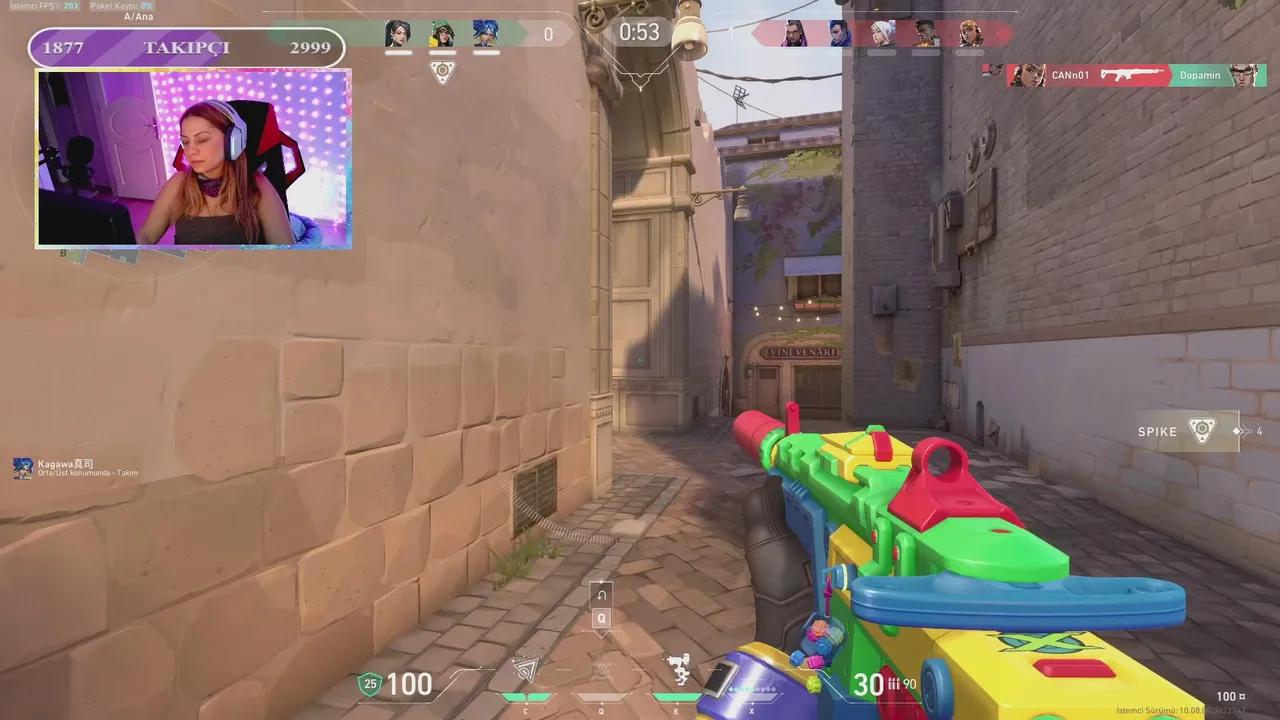Click the Dopamin name in the killfeed
The height and width of the screenshot is (720, 1280).
click(x=1200, y=75)
